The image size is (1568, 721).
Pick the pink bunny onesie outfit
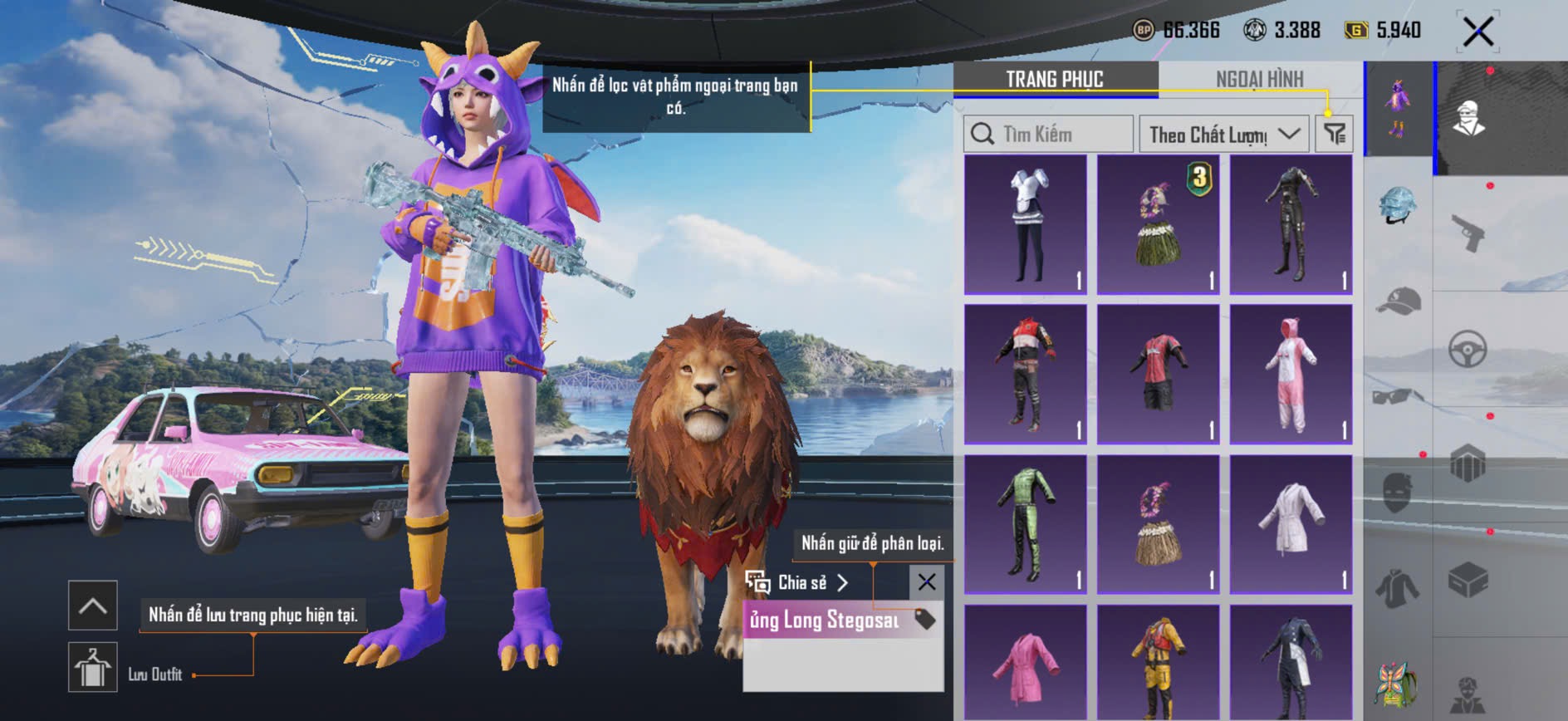click(x=1291, y=374)
